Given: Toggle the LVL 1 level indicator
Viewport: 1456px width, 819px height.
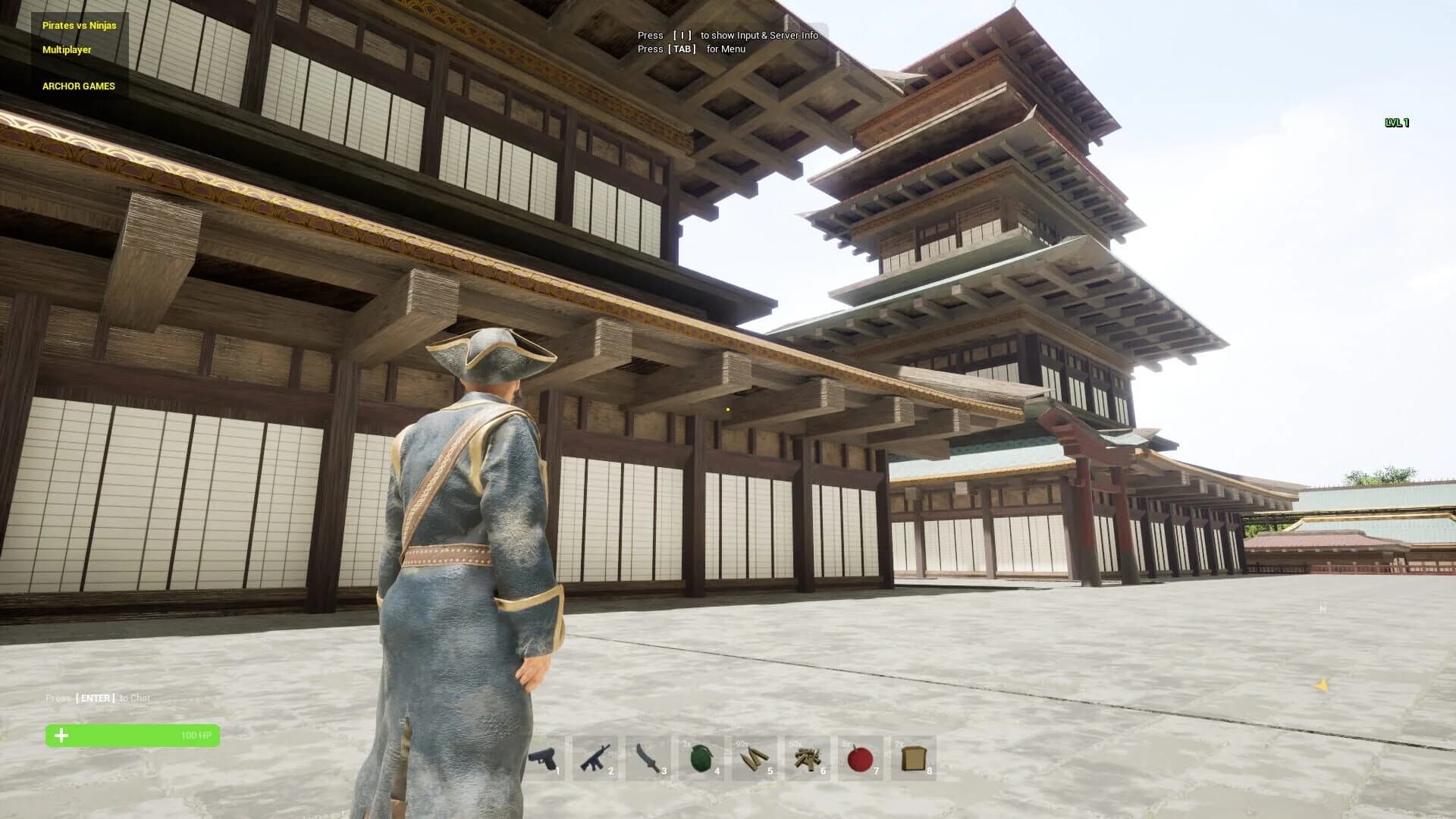Looking at the screenshot, I should [x=1395, y=122].
